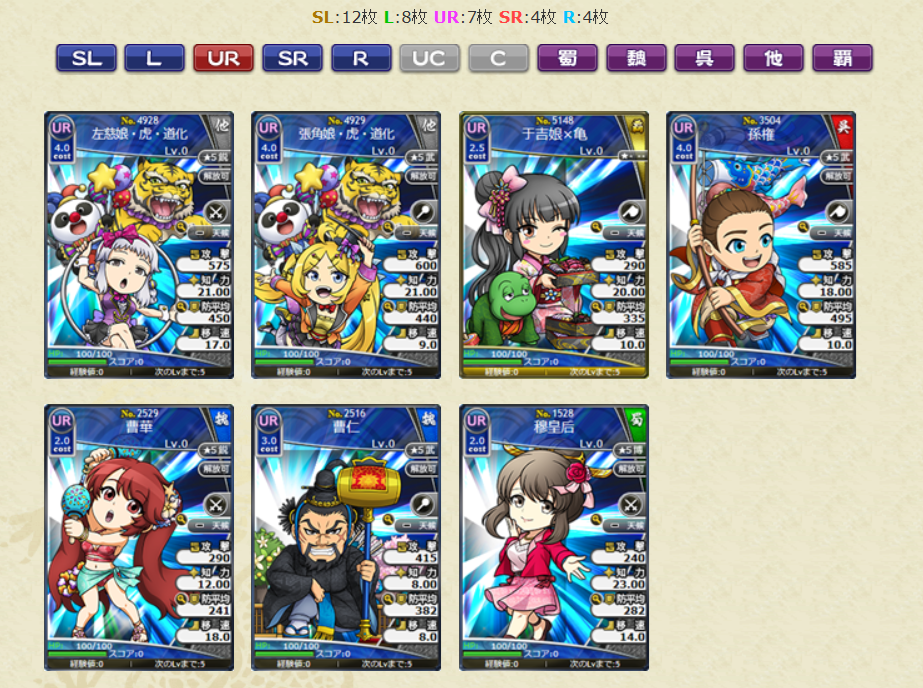
Task: Filter by the 呉 faction
Action: (x=704, y=58)
